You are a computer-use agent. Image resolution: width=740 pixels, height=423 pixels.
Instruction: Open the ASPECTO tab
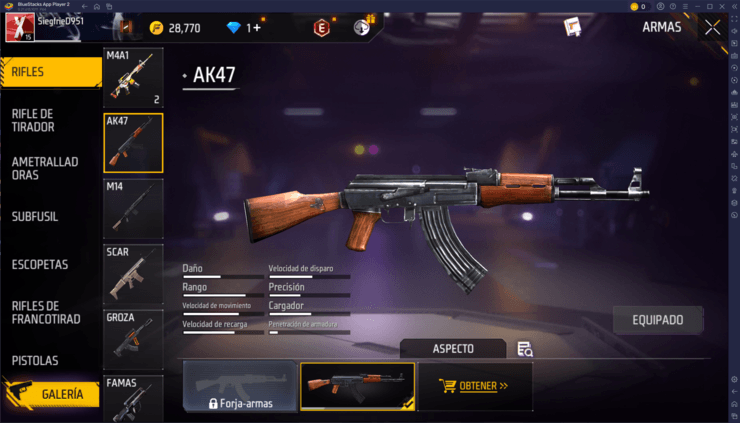[453, 349]
